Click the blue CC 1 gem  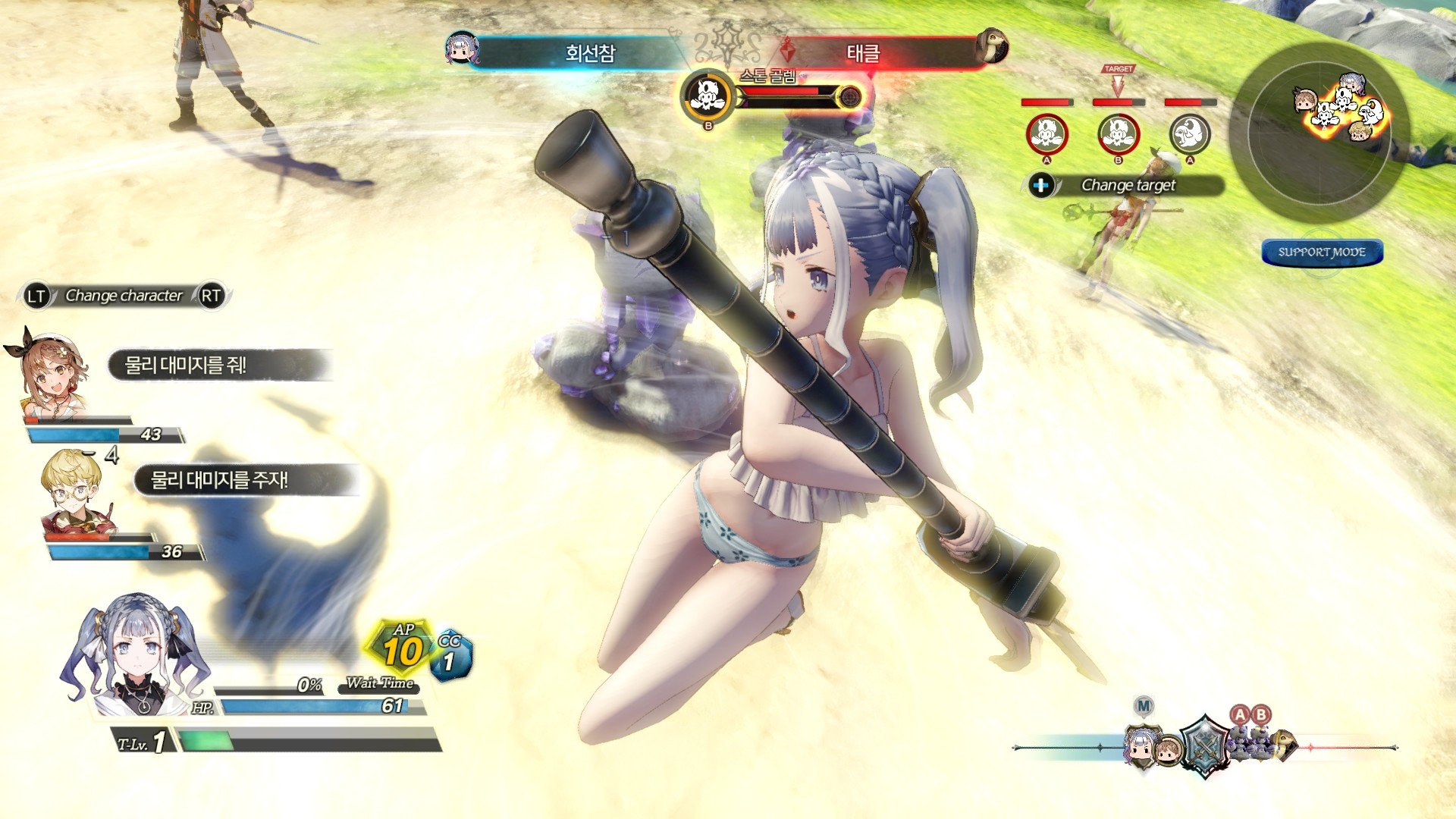(x=450, y=657)
